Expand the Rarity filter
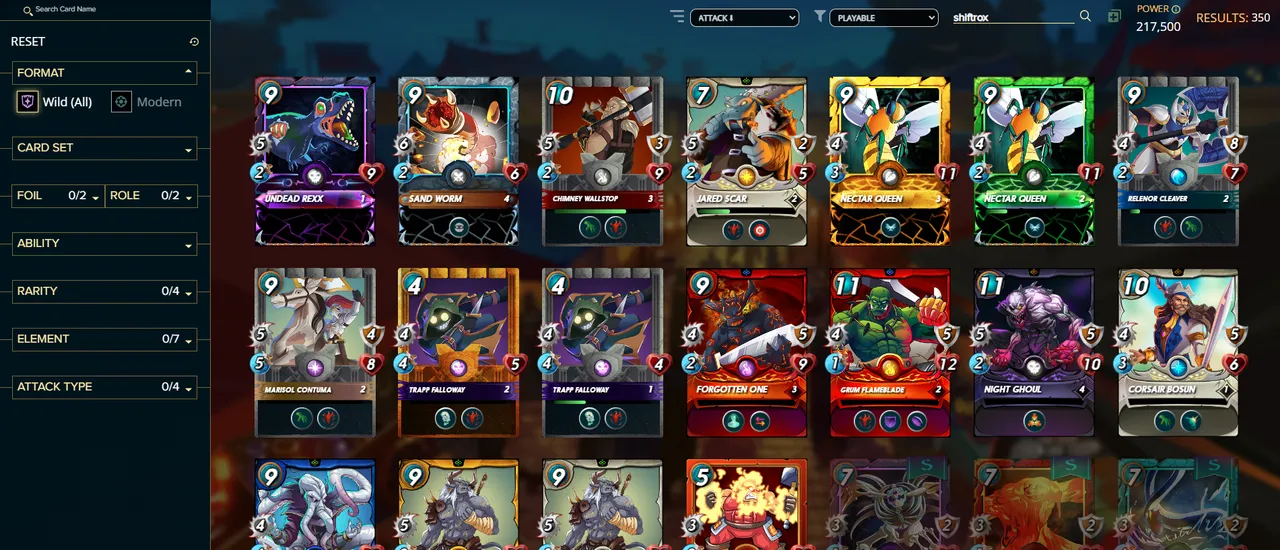The image size is (1280, 550). pyautogui.click(x=104, y=292)
